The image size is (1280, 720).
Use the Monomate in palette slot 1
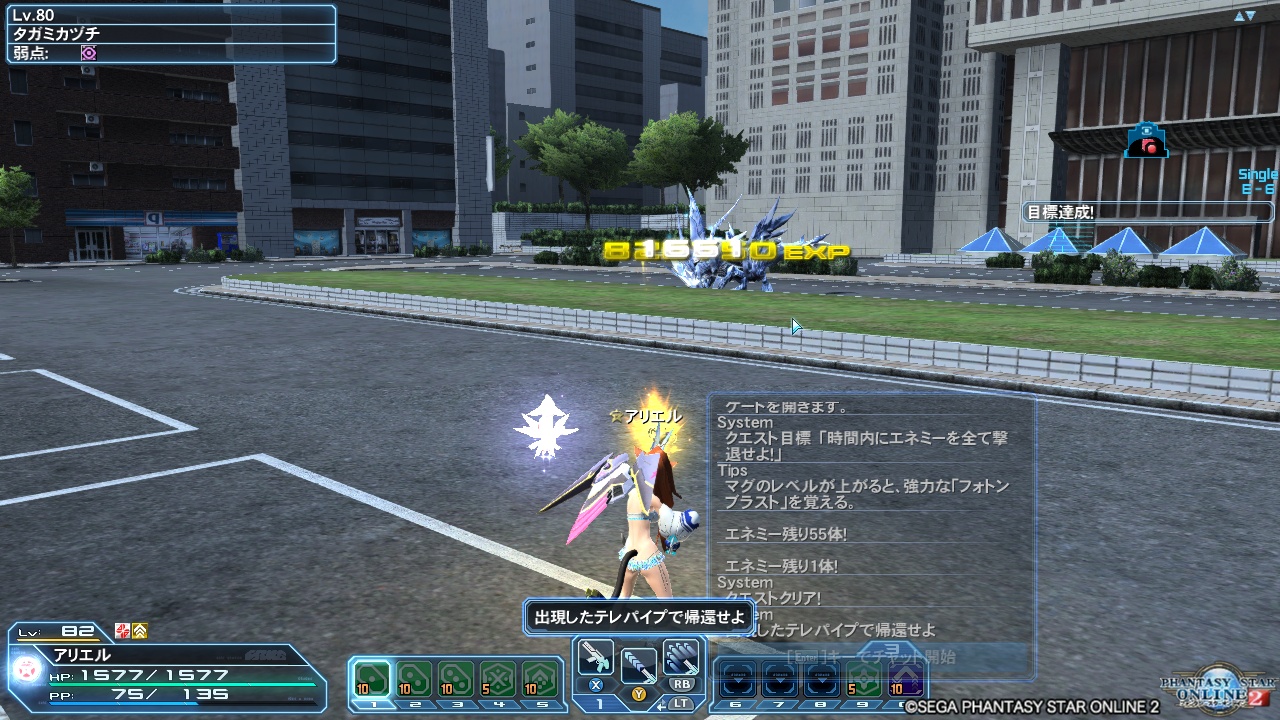point(370,680)
